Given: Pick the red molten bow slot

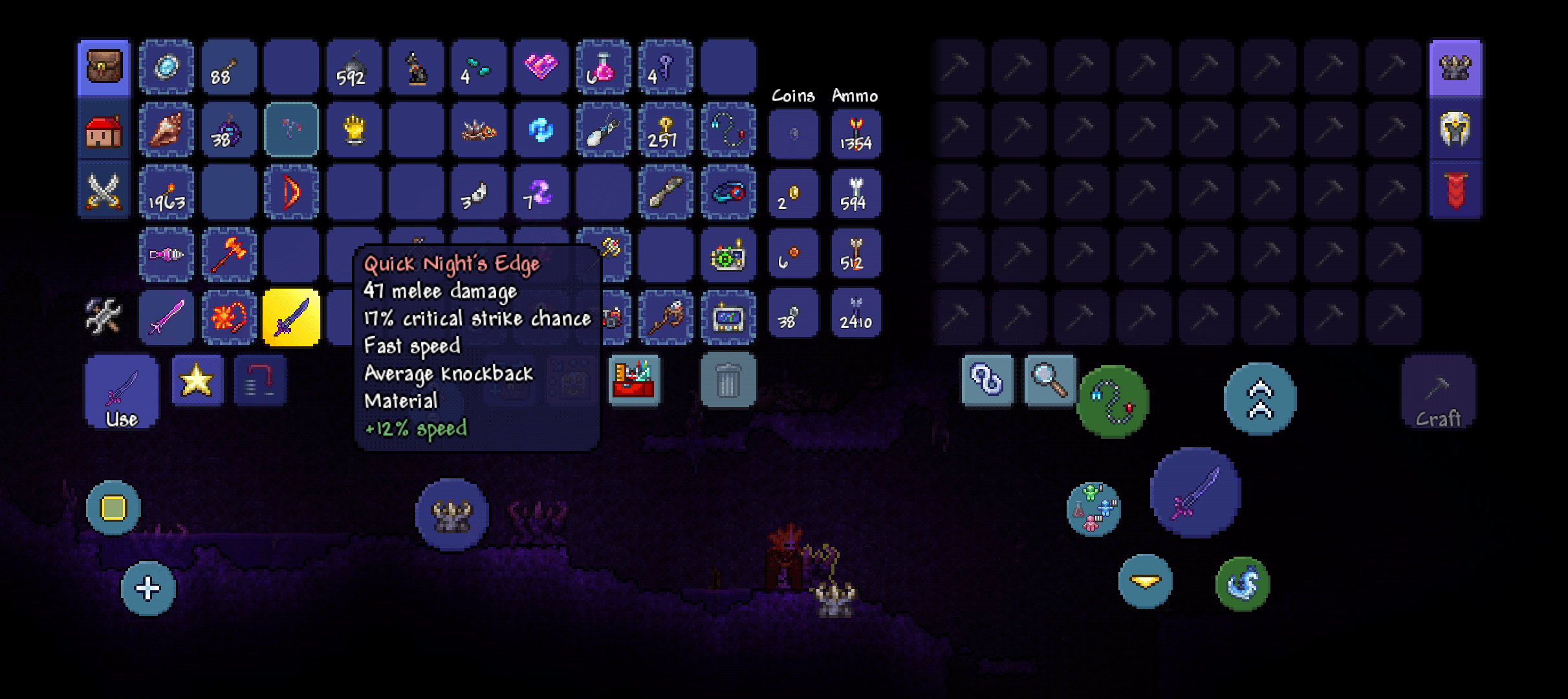Looking at the screenshot, I should (x=291, y=192).
